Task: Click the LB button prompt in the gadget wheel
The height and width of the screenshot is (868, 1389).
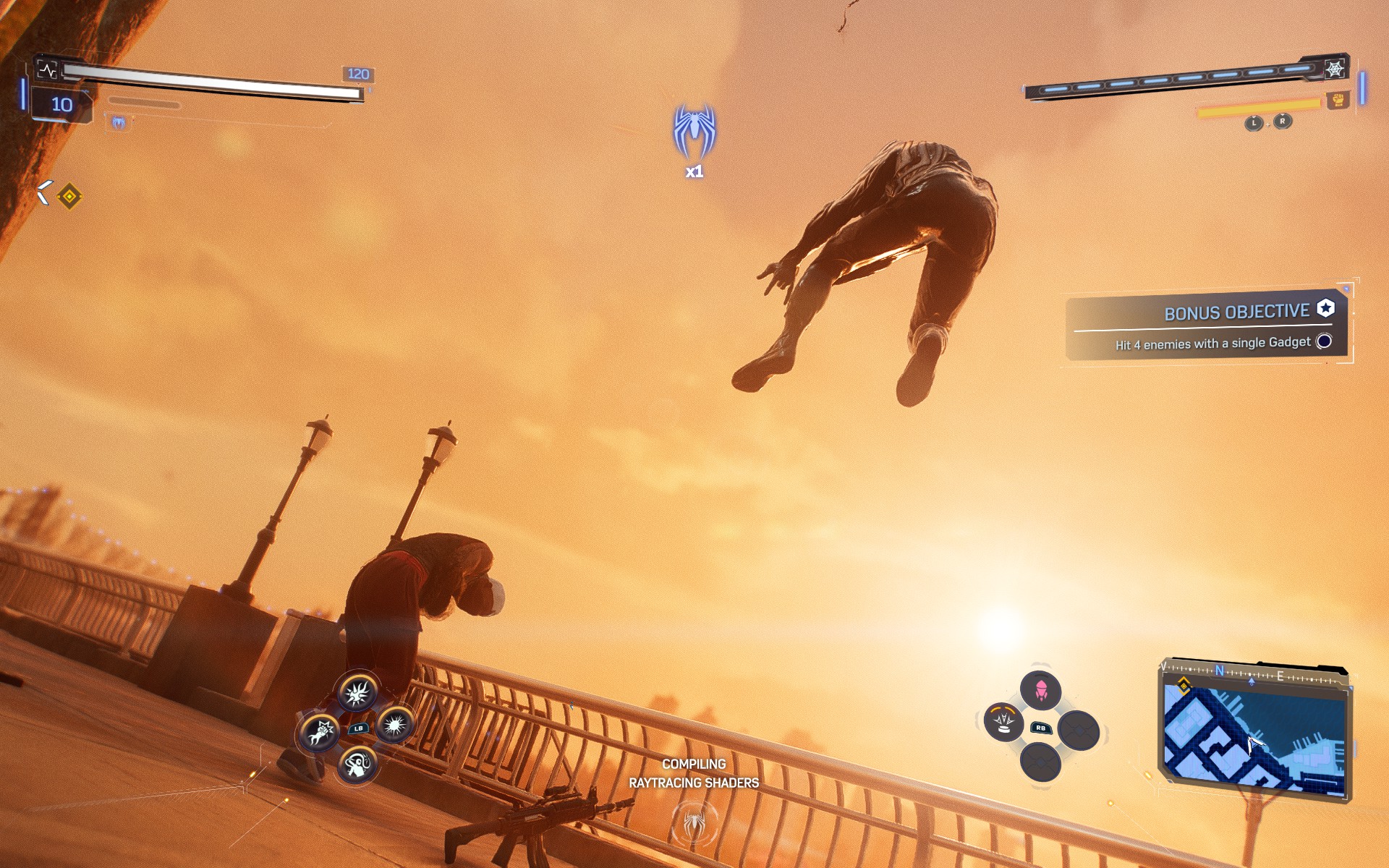Action: click(358, 728)
